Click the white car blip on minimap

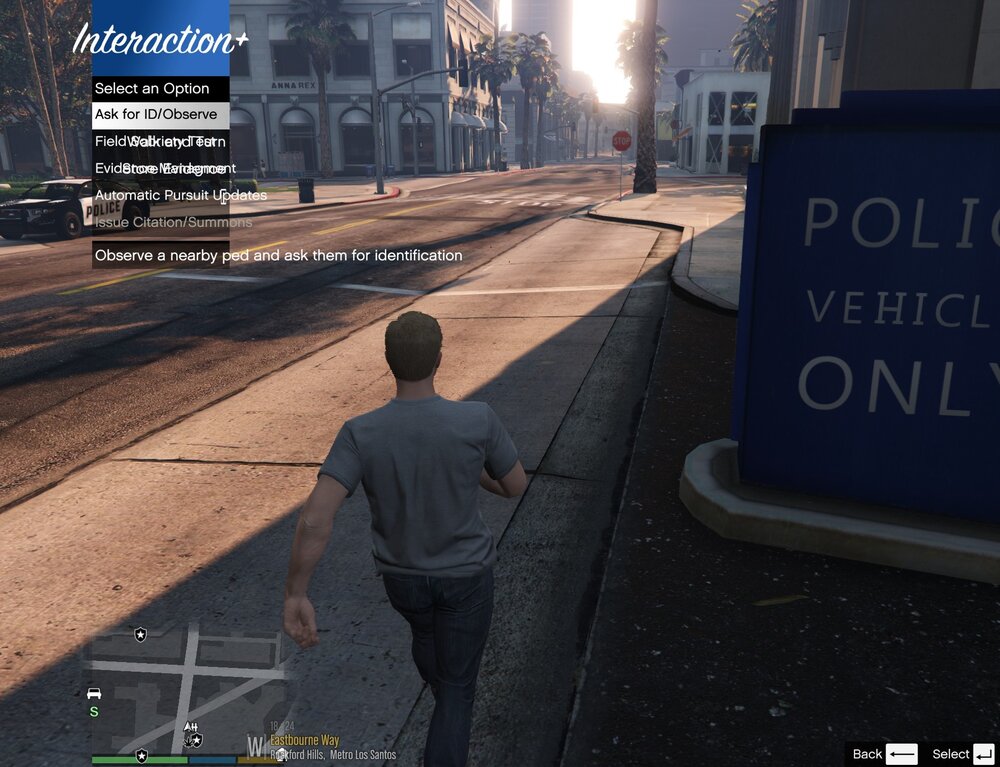click(x=94, y=694)
